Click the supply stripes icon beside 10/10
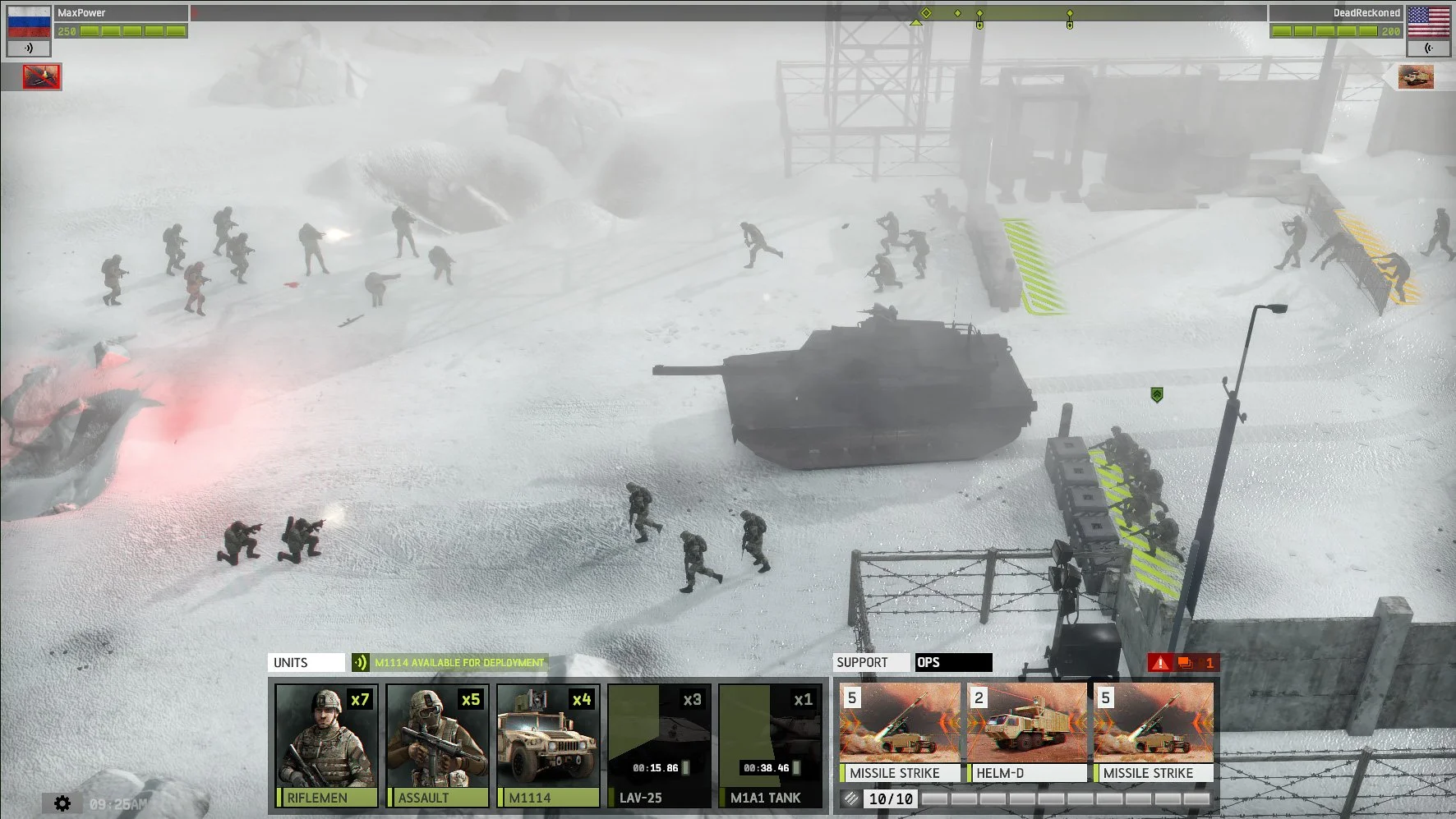The image size is (1456, 819). coord(848,796)
